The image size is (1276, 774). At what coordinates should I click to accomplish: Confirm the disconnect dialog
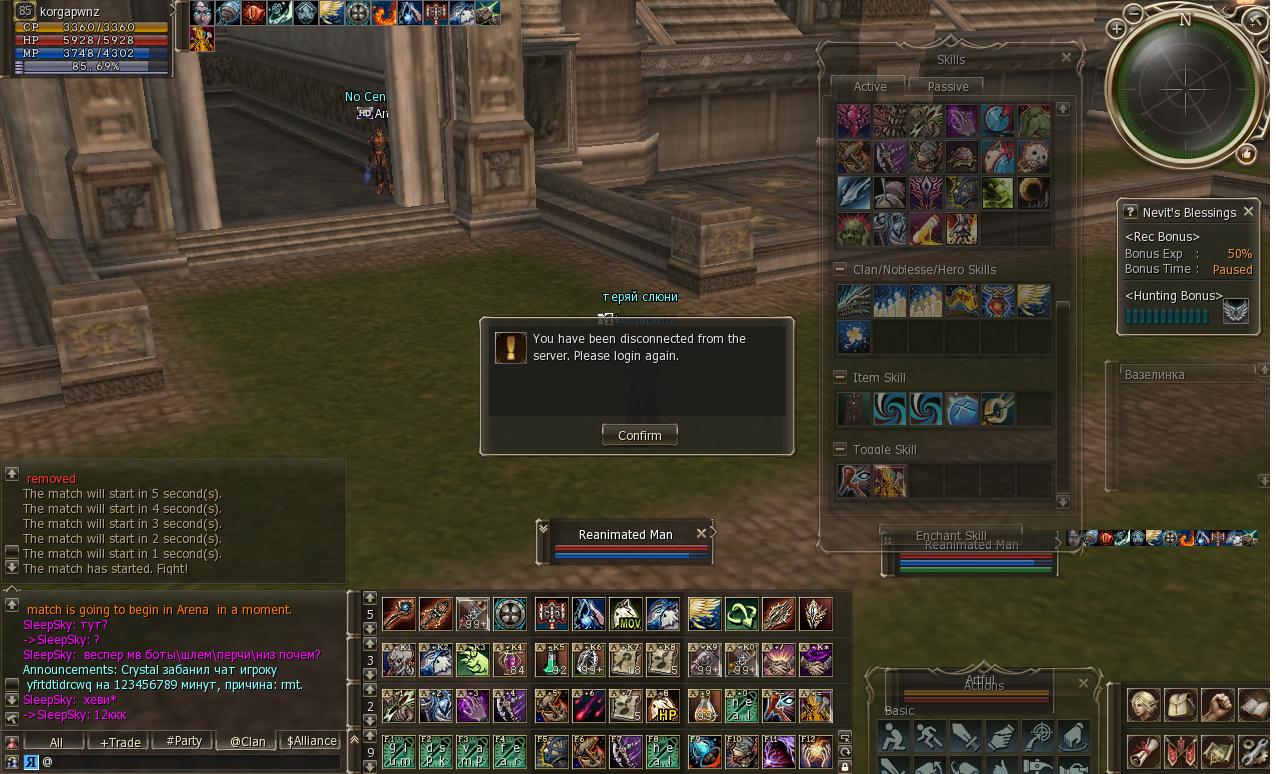[x=639, y=435]
